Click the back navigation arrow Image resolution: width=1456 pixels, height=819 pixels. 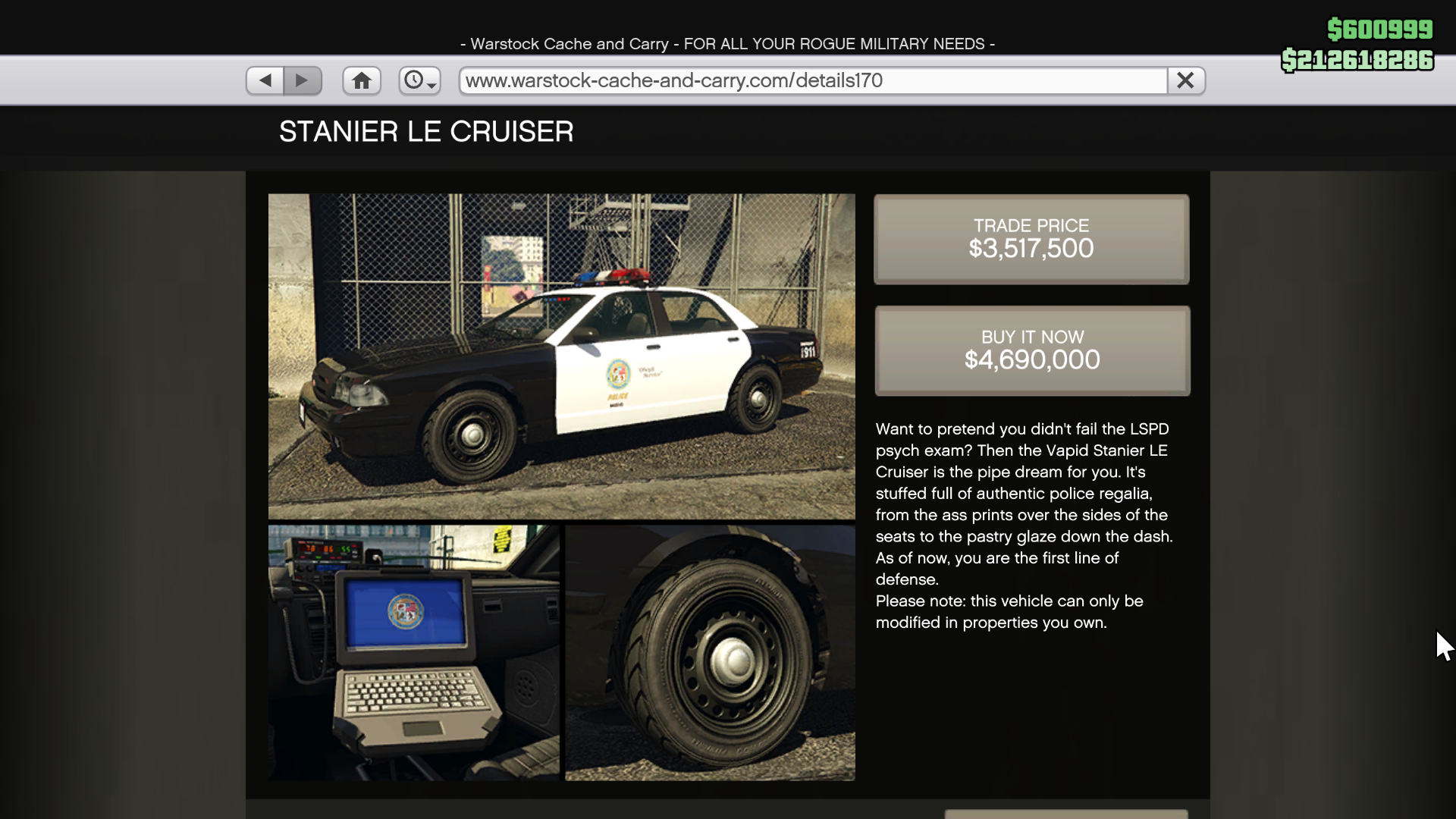pos(264,80)
